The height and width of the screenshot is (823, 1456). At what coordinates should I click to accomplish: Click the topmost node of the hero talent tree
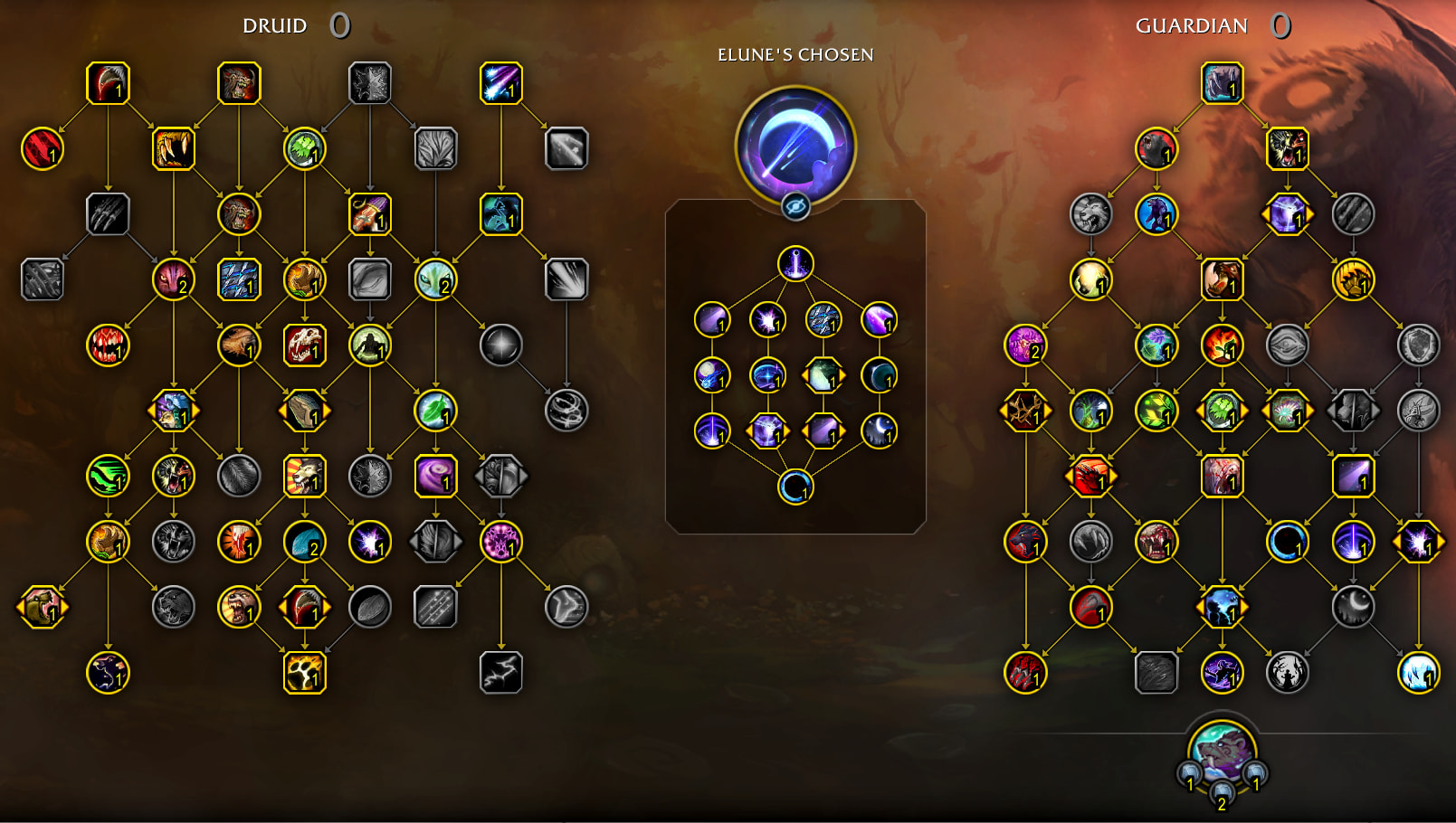(795, 264)
